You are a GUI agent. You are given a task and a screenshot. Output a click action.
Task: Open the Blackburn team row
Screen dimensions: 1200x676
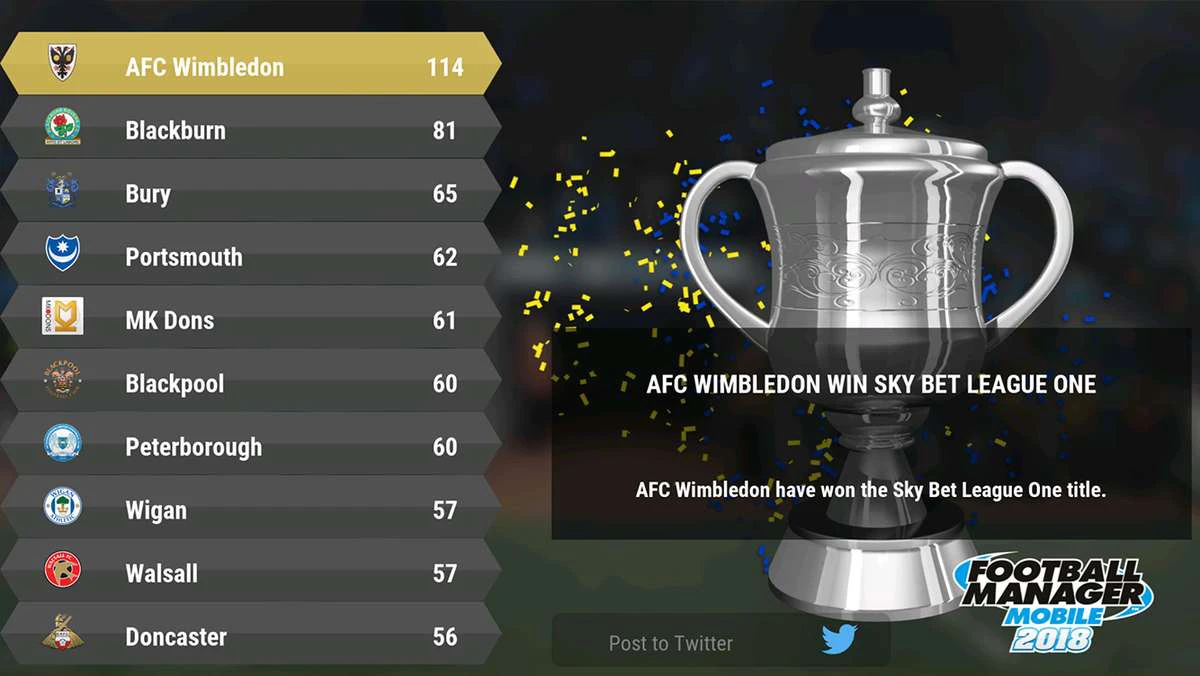[250, 130]
